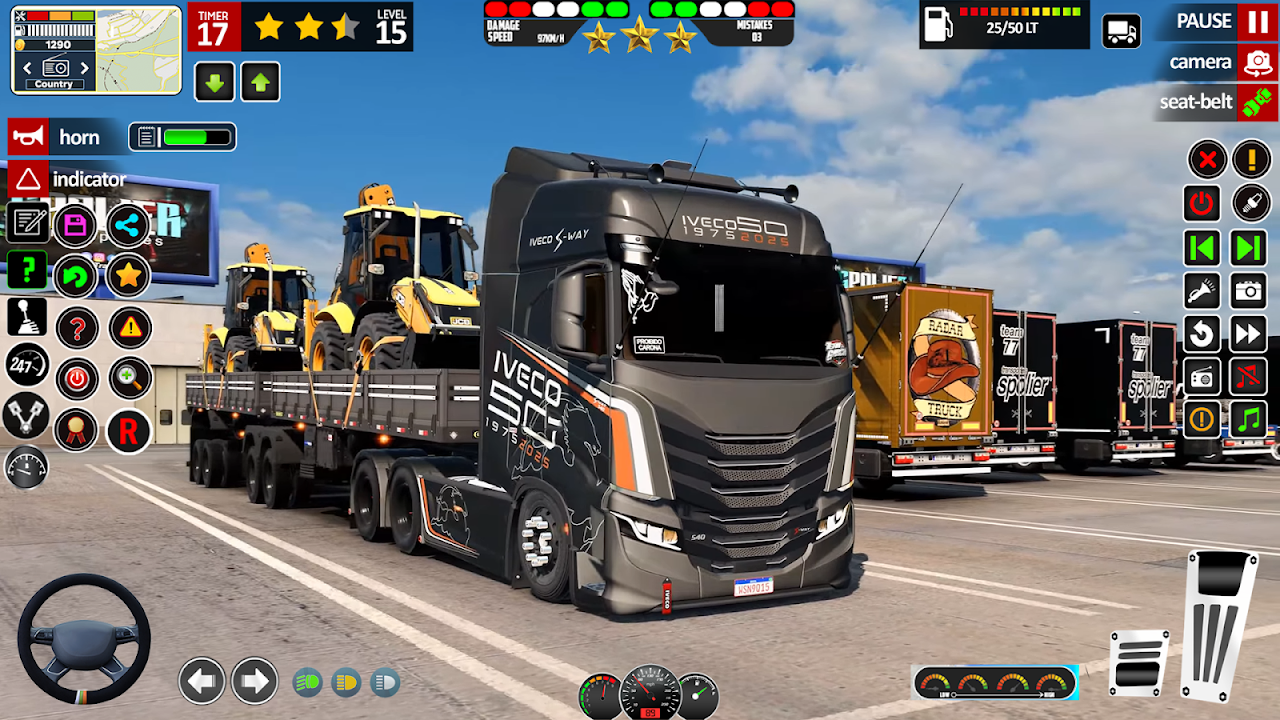Turn on the radio icon

click(1201, 377)
